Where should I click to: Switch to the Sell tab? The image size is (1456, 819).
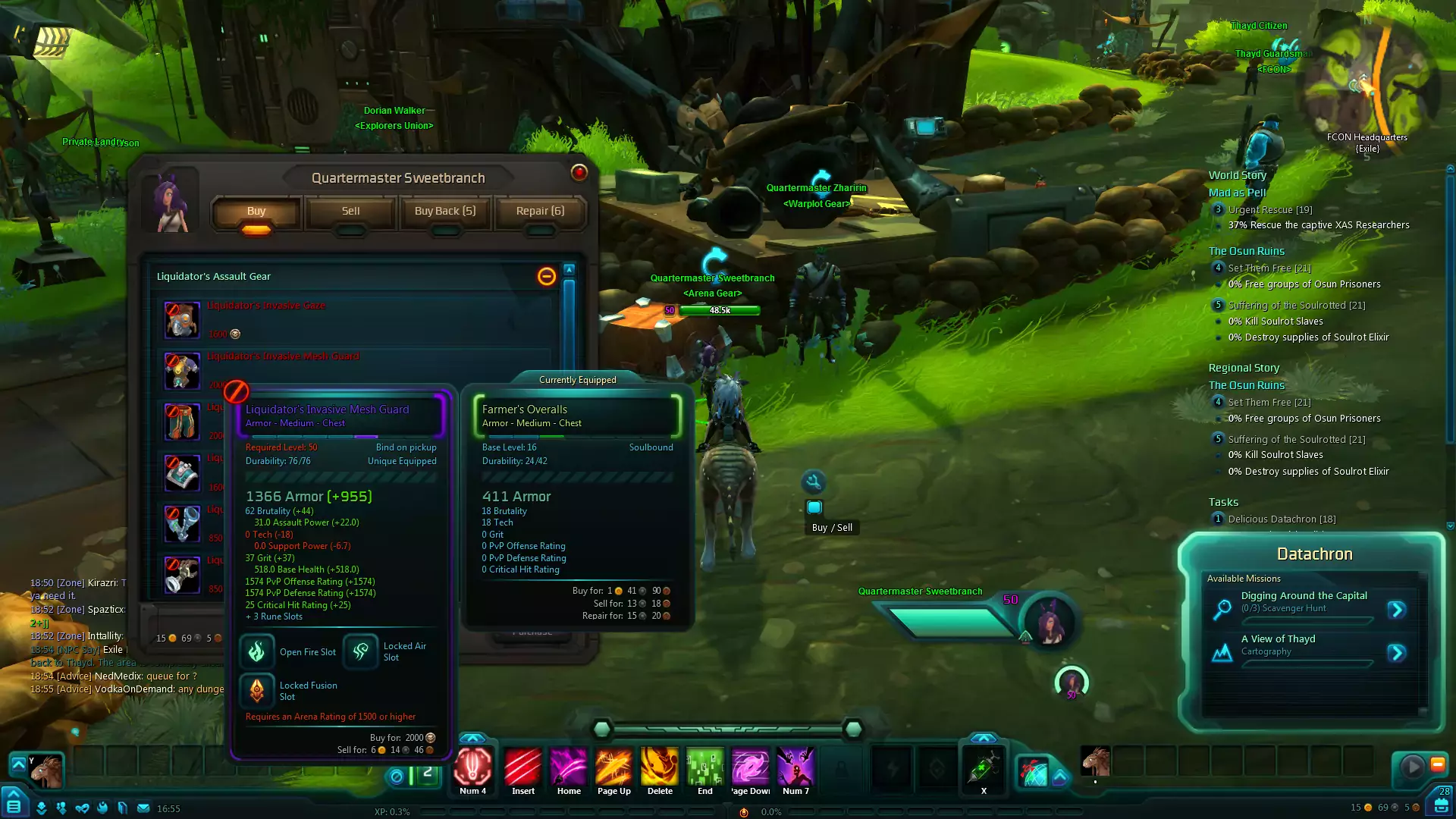(350, 212)
